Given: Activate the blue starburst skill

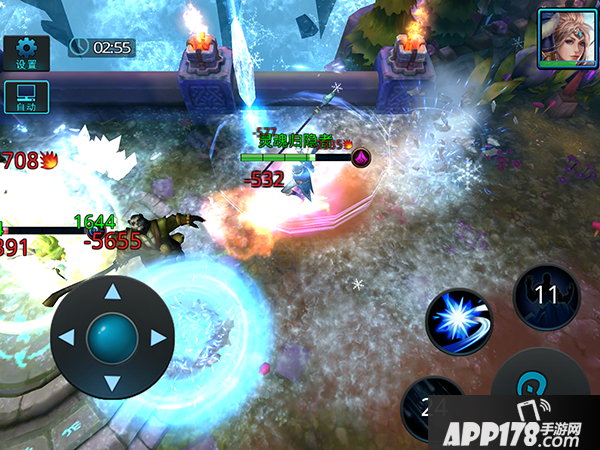Looking at the screenshot, I should pyautogui.click(x=459, y=322).
